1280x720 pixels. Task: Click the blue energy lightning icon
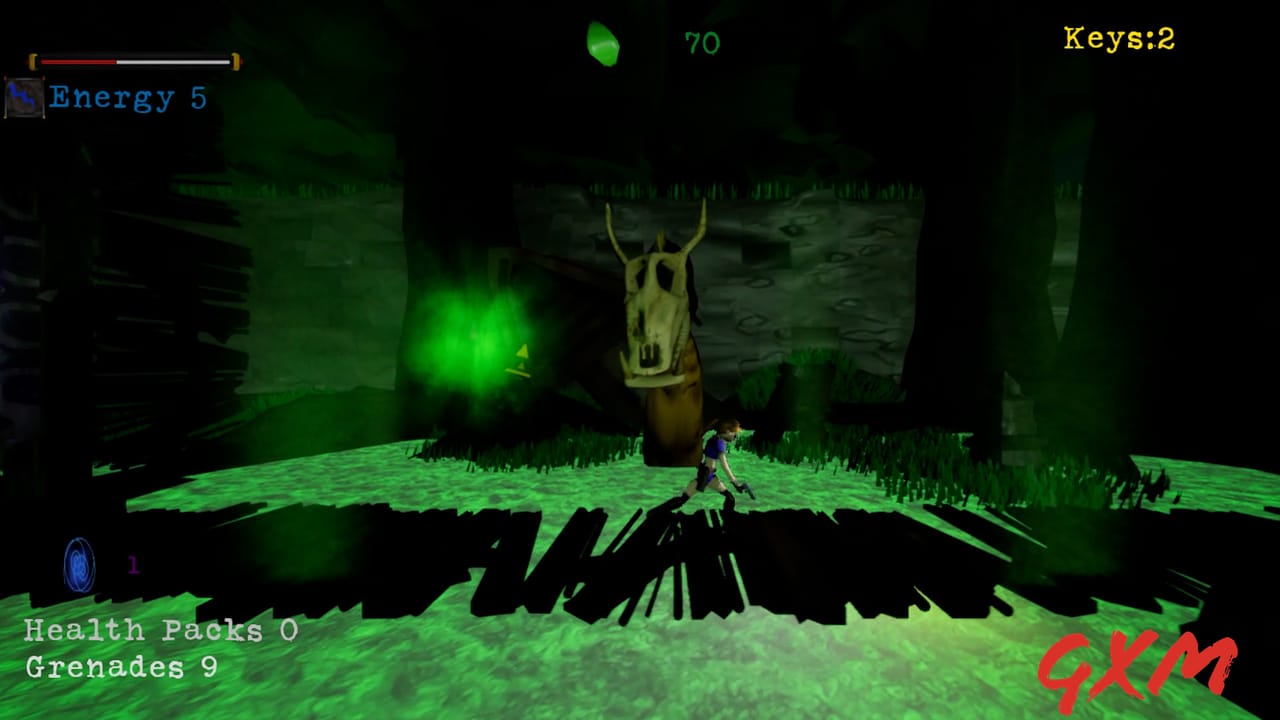(24, 96)
